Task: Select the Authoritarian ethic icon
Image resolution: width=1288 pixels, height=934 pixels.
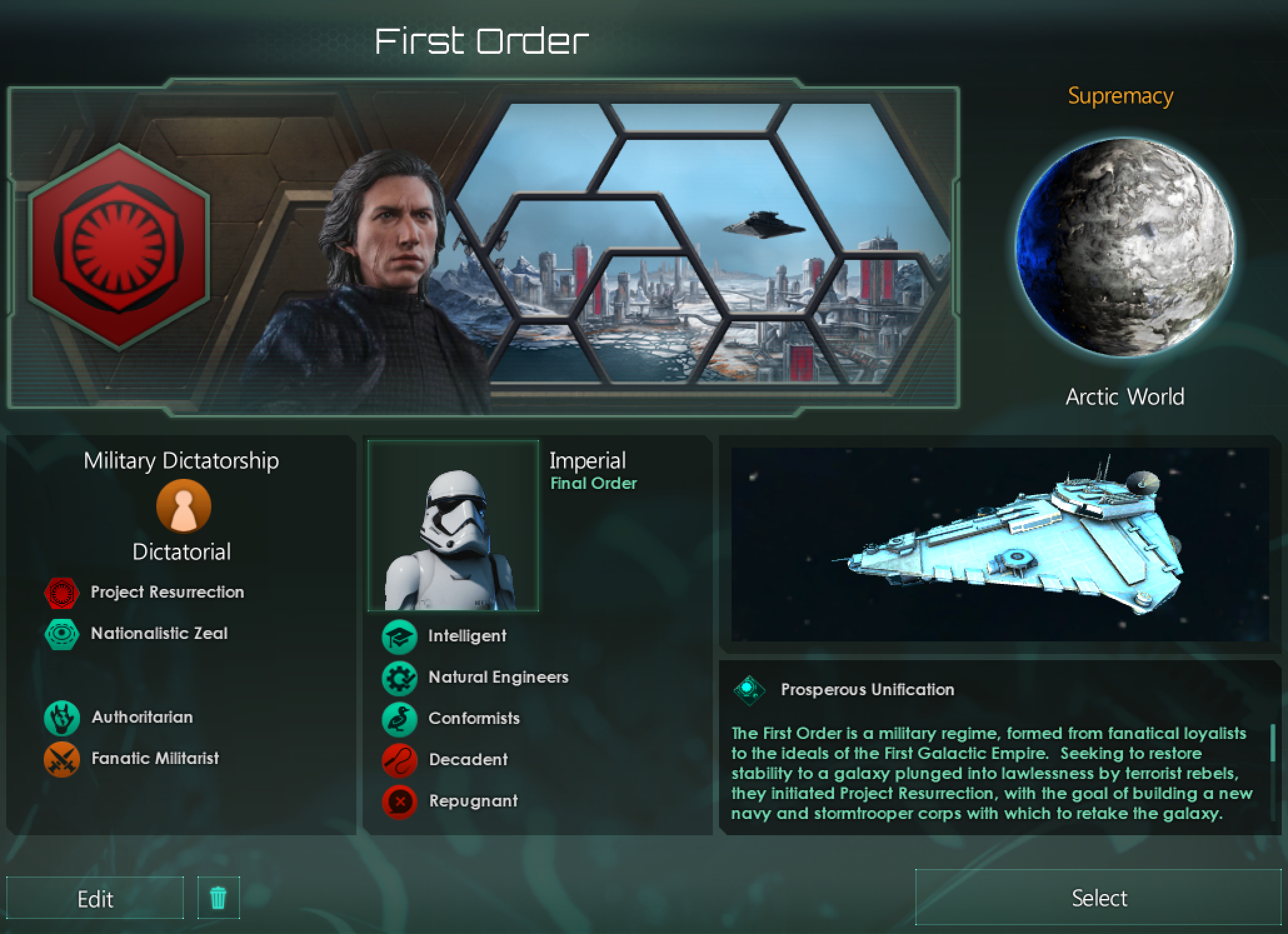Action: 61,717
